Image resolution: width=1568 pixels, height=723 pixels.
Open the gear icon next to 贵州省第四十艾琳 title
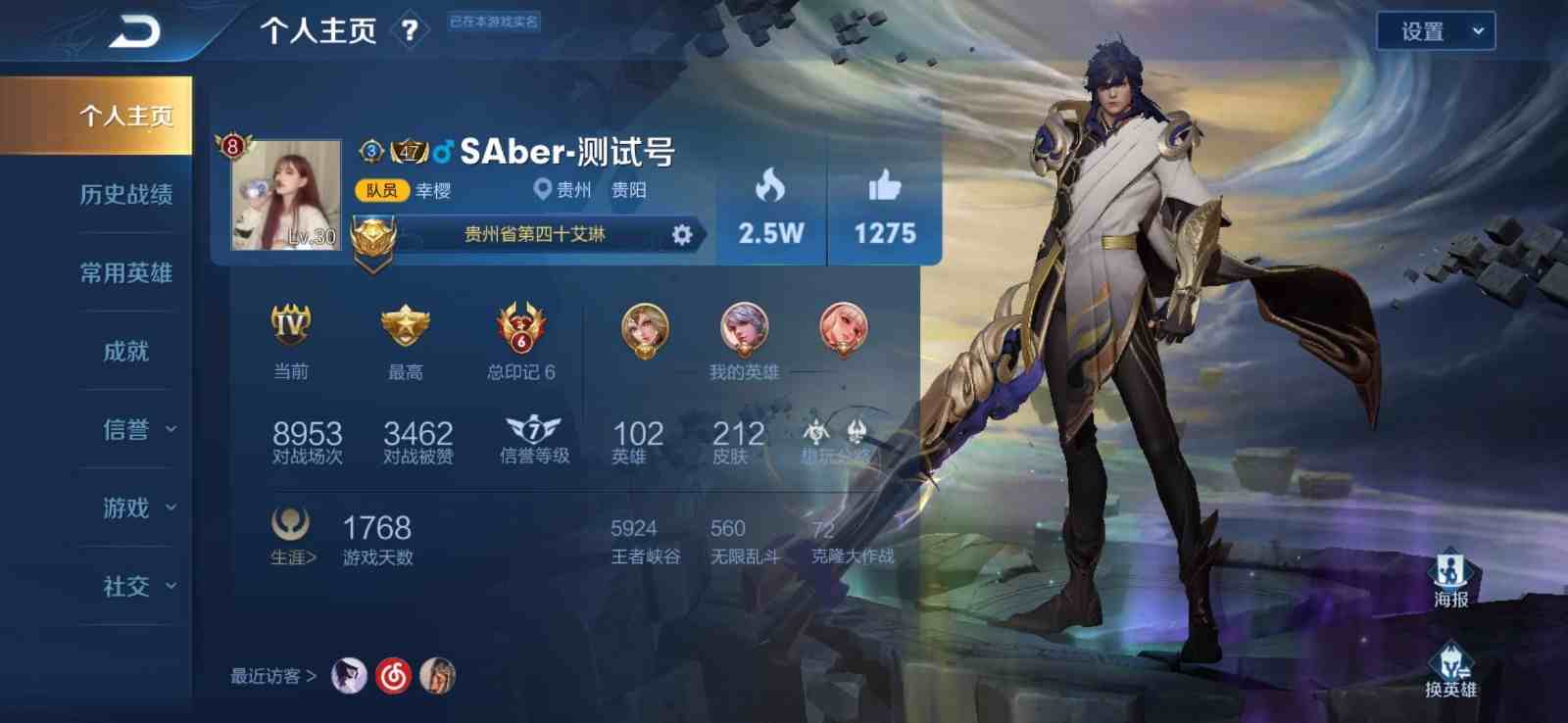click(x=681, y=234)
